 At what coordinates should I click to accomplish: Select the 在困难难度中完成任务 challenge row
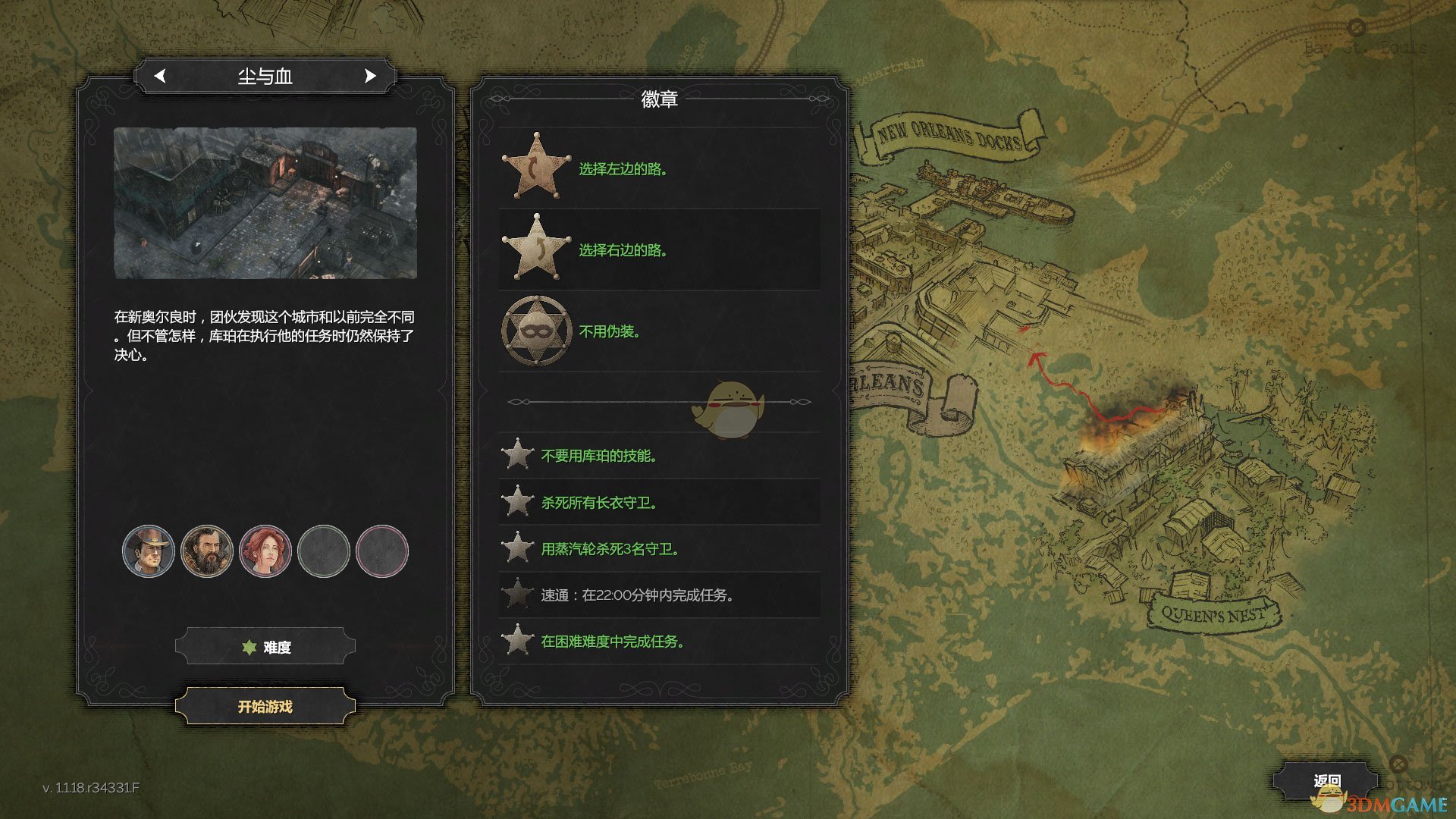(658, 642)
